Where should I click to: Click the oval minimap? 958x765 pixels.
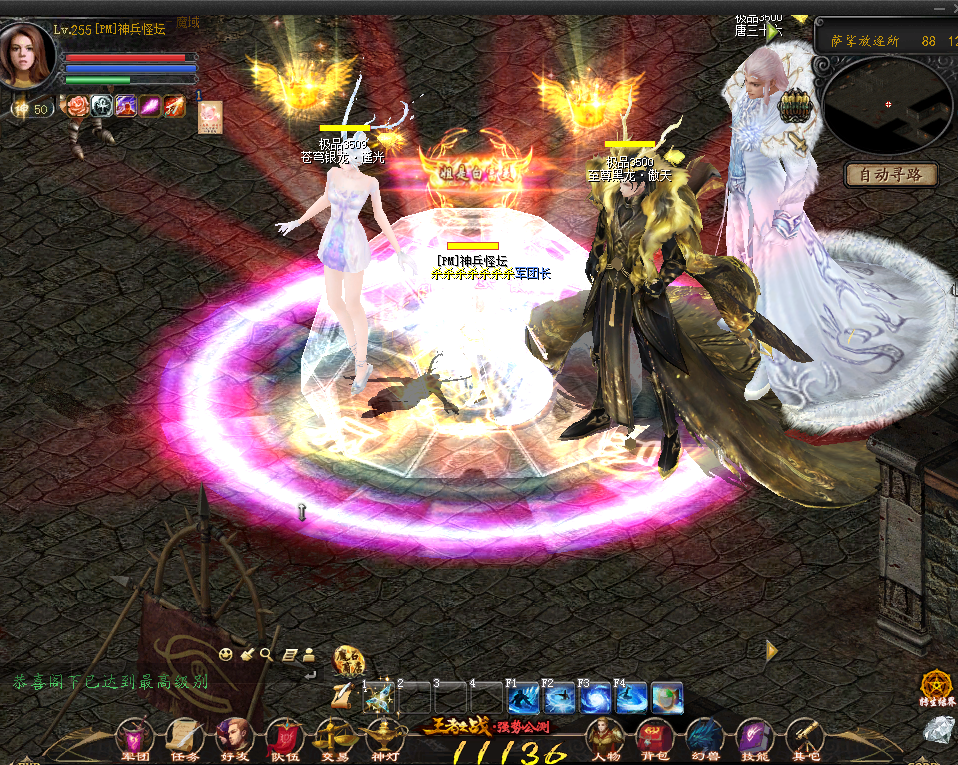[x=887, y=105]
